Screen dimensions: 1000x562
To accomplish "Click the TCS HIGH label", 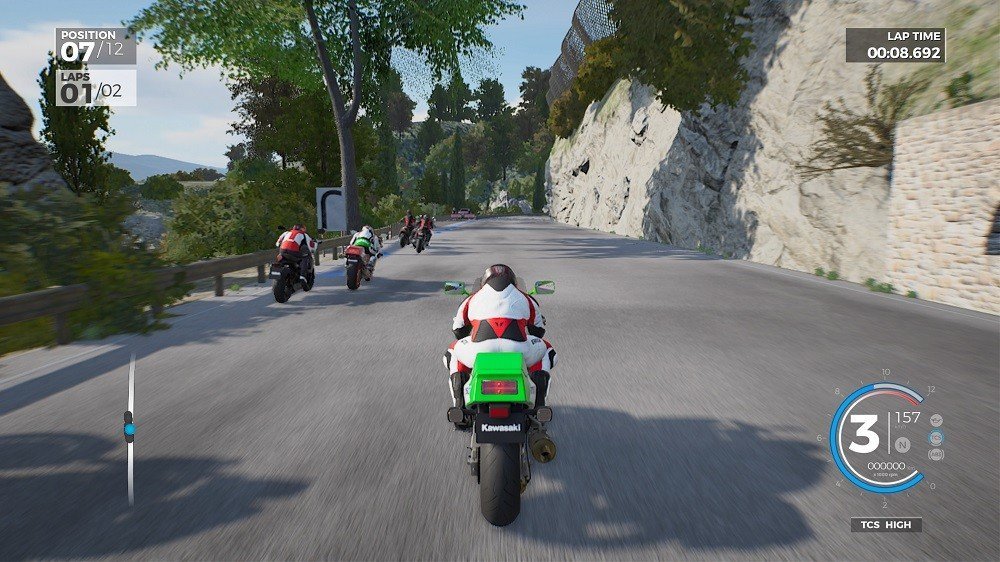I will (x=886, y=524).
